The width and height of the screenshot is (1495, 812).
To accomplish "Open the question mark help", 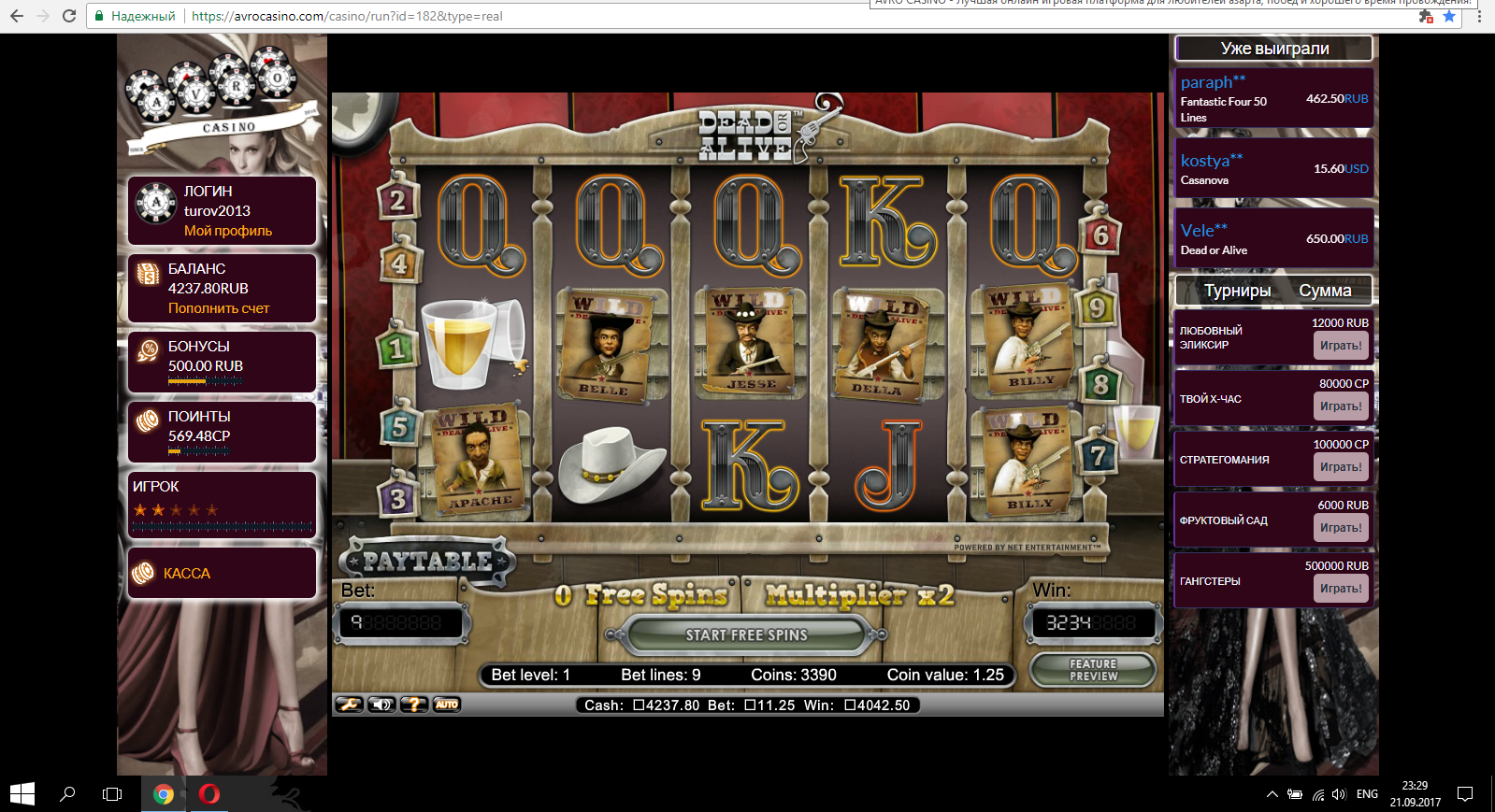I will tap(414, 705).
